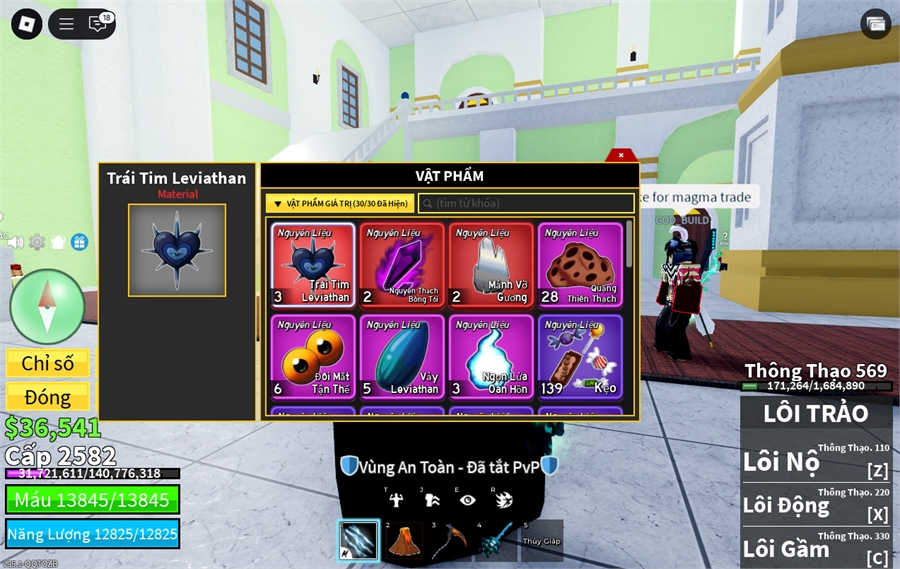Open the gear settings icon
900x569 pixels.
[37, 242]
